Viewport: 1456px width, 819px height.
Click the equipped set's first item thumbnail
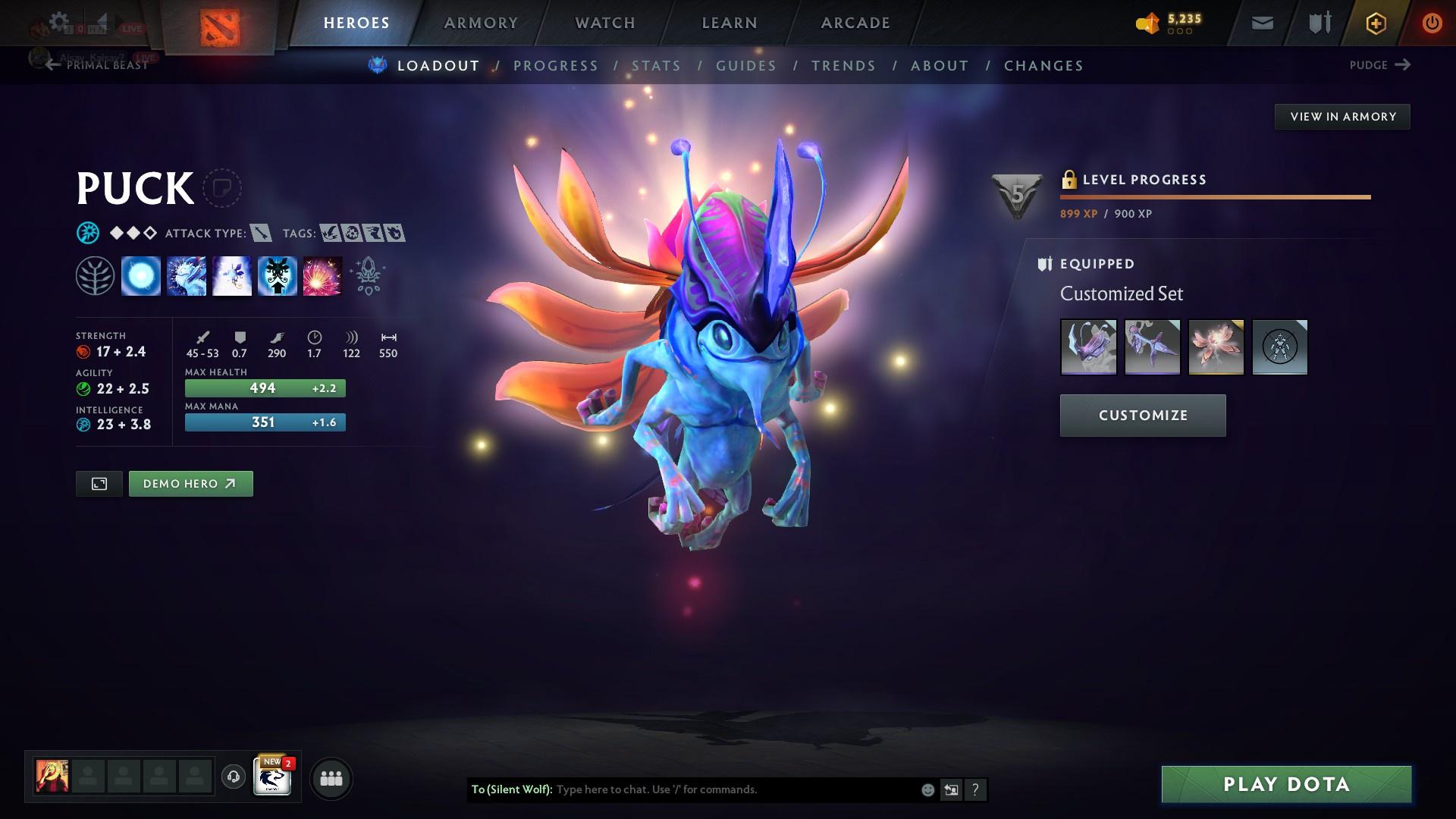pyautogui.click(x=1089, y=347)
